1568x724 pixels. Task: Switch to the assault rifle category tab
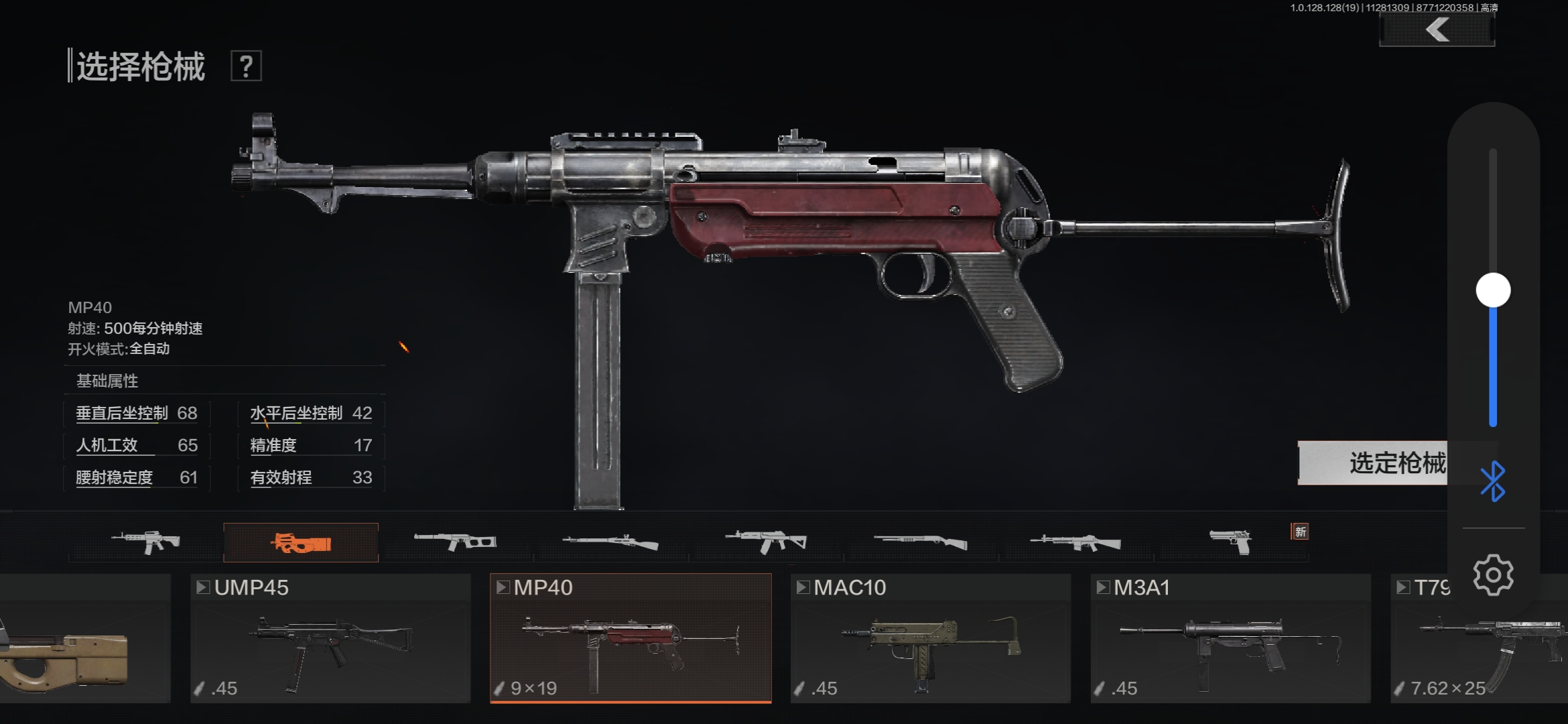click(145, 542)
